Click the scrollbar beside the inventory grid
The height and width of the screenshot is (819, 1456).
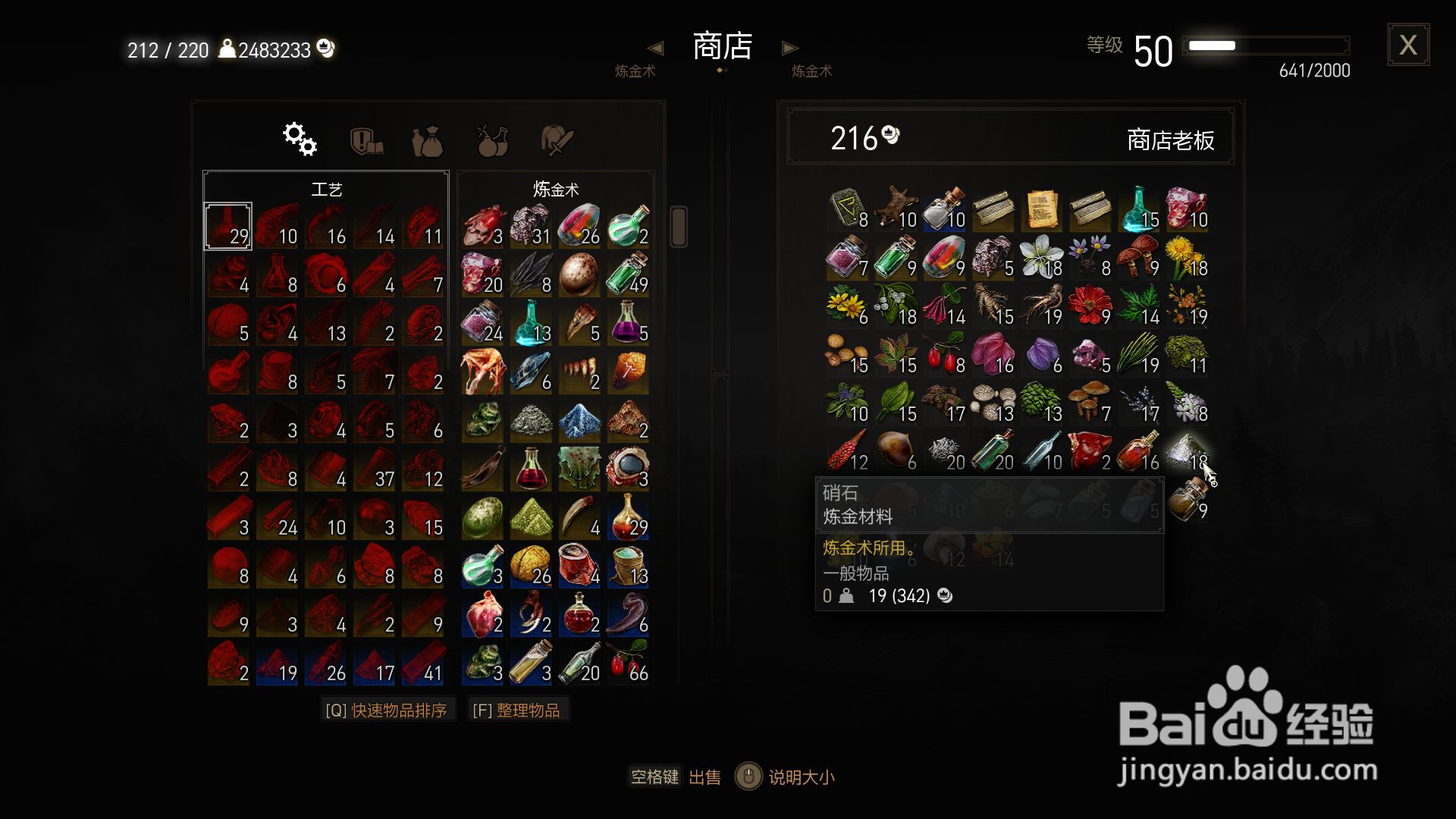click(x=677, y=225)
